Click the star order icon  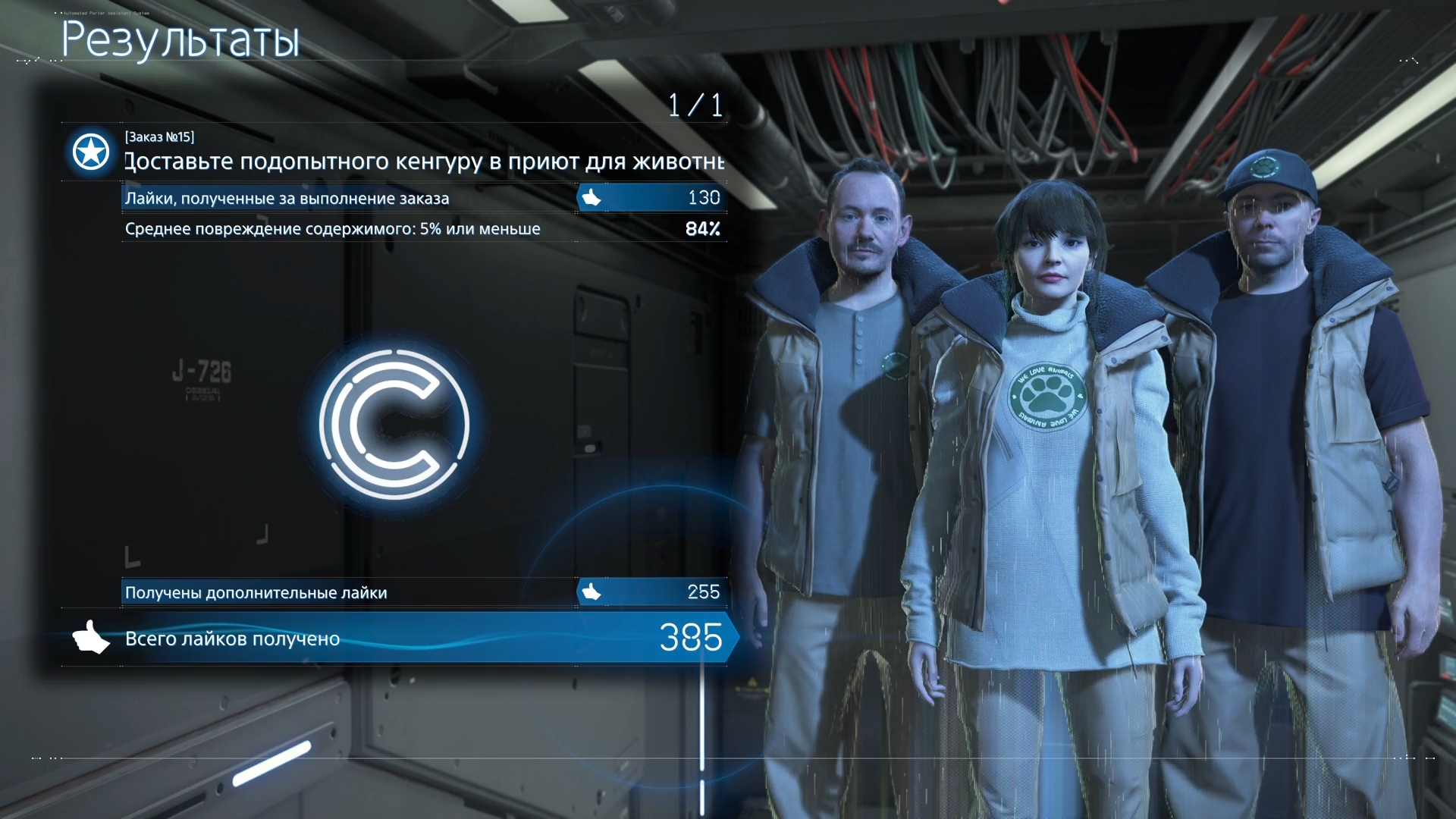coord(91,152)
